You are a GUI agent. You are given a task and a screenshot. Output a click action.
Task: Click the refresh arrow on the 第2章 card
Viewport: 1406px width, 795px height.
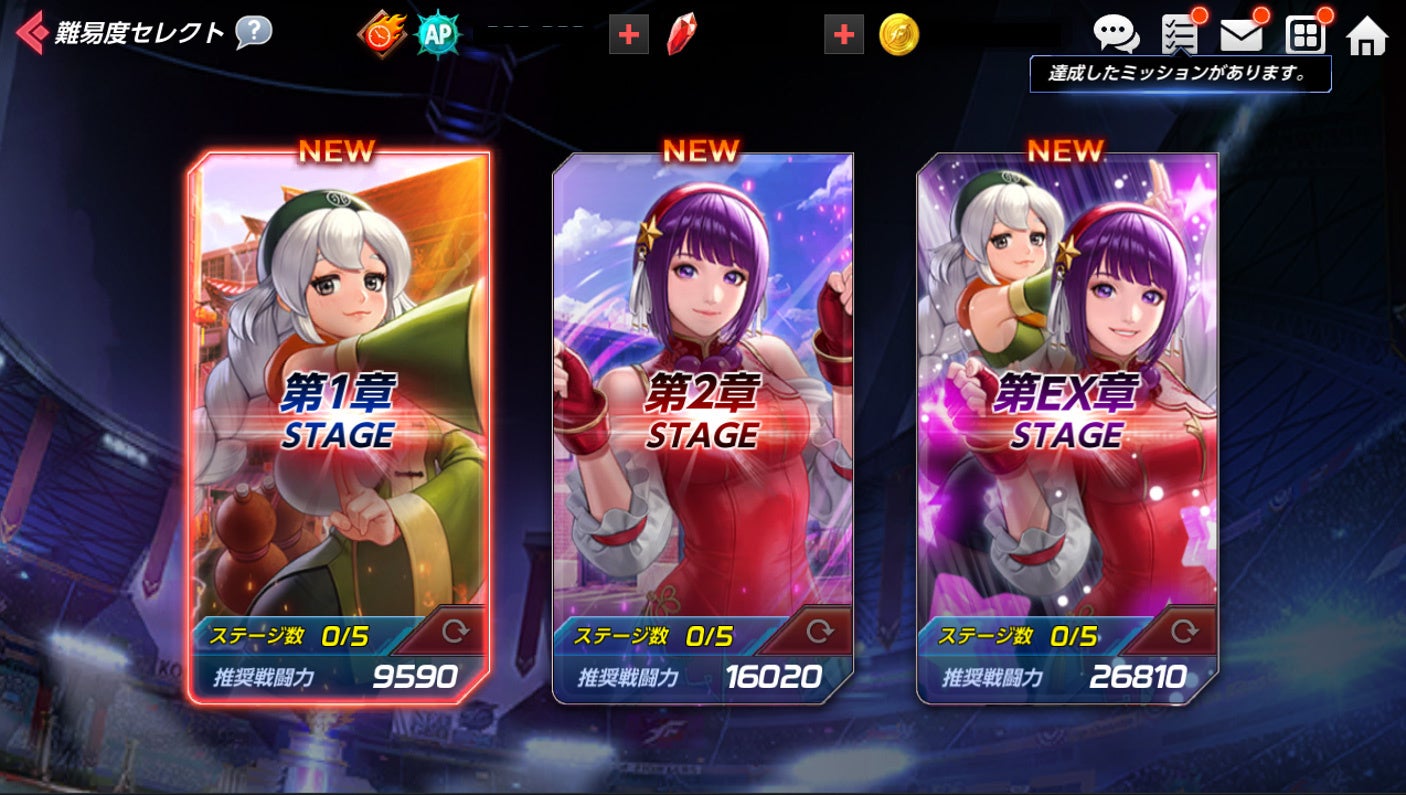(819, 632)
